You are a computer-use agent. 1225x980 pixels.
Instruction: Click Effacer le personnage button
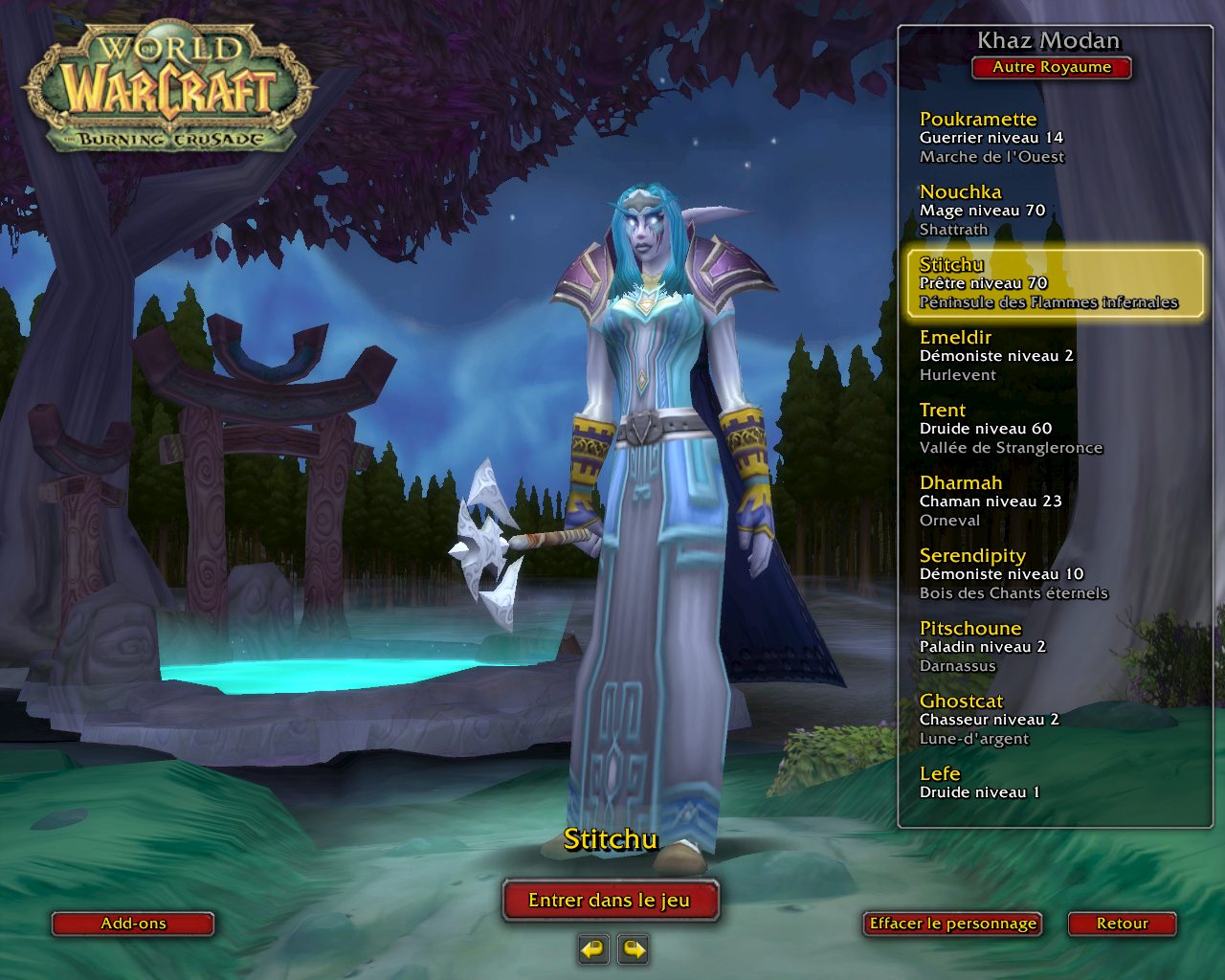coord(952,924)
